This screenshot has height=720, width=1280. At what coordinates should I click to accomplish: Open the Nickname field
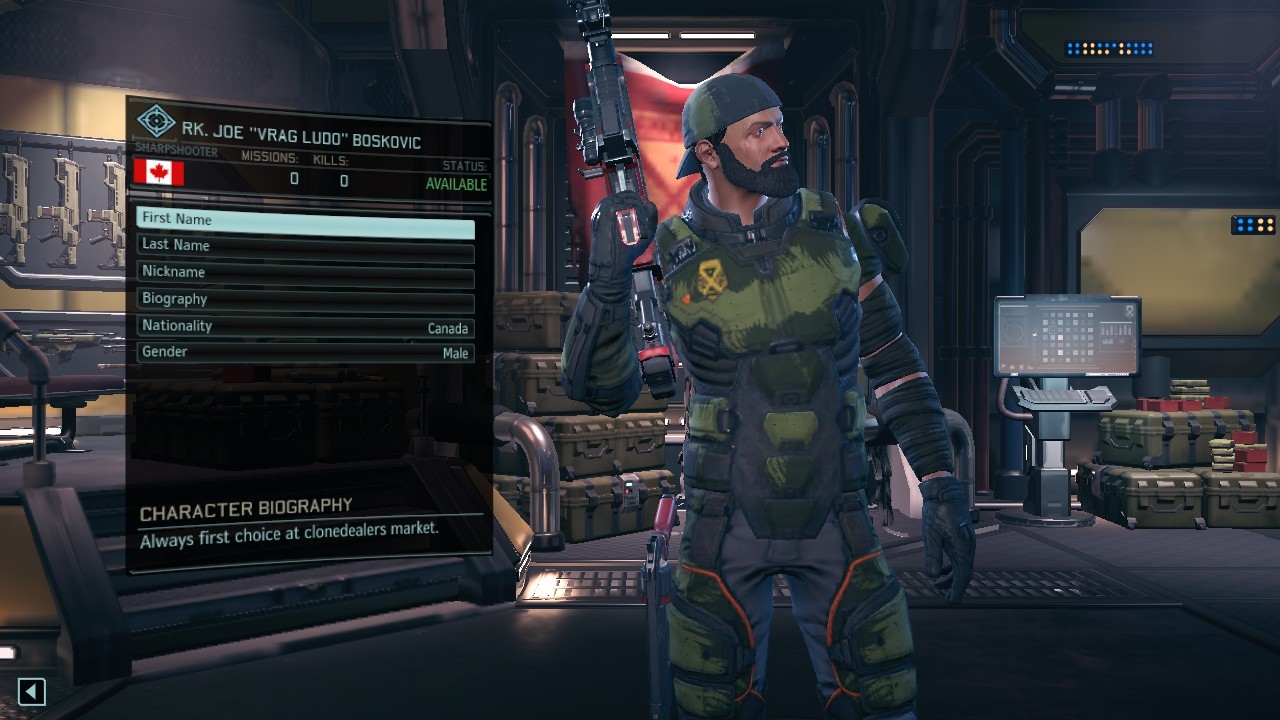[x=305, y=273]
